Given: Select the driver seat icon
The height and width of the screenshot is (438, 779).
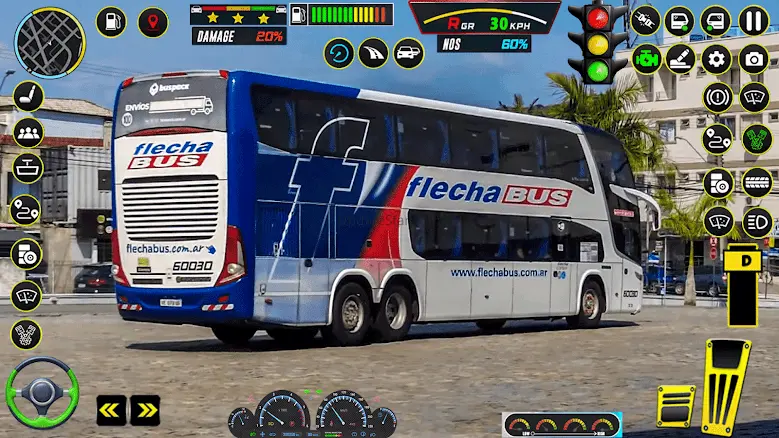Looking at the screenshot, I should 27,96.
